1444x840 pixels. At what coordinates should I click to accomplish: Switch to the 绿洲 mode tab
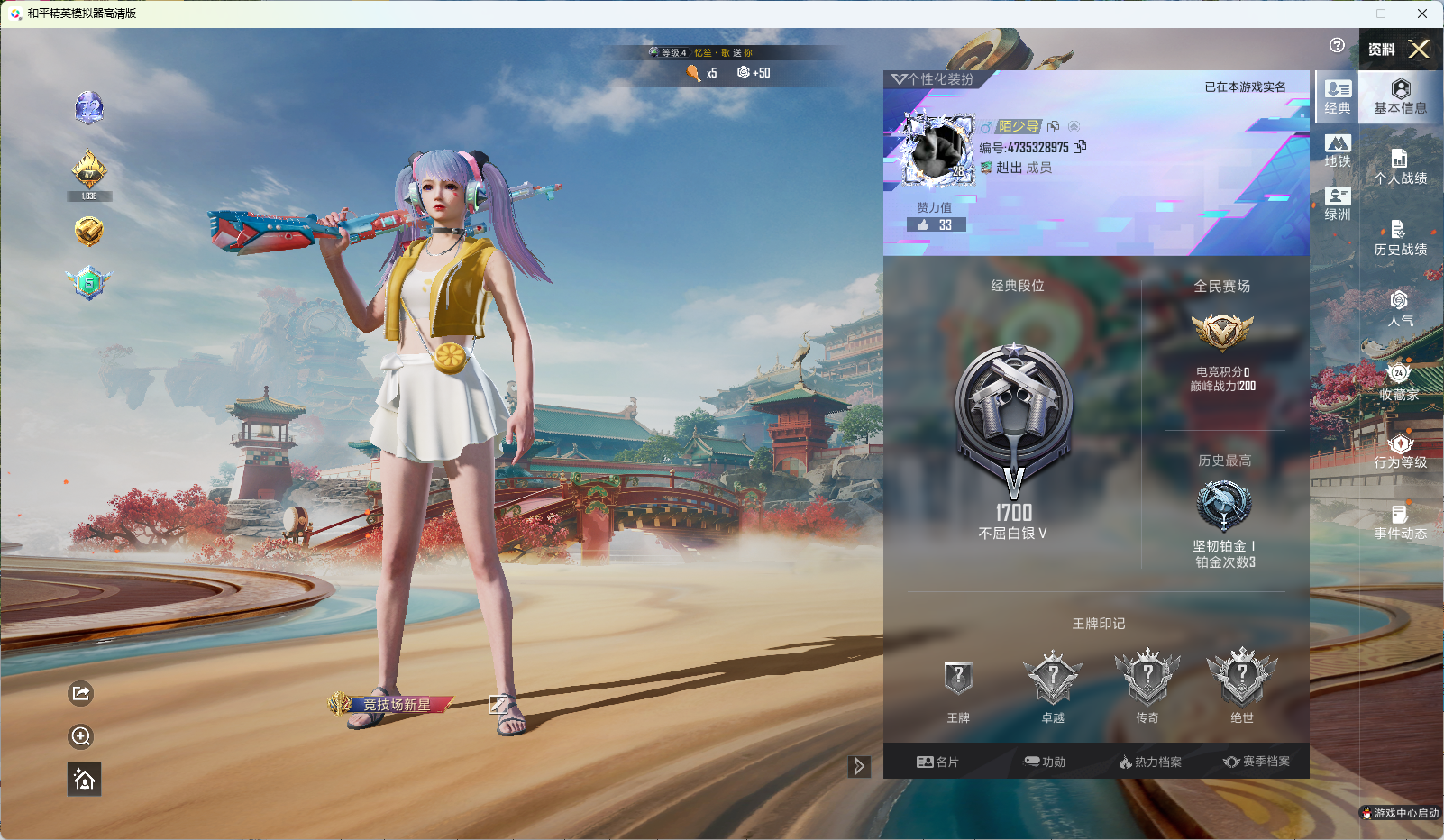1338,204
